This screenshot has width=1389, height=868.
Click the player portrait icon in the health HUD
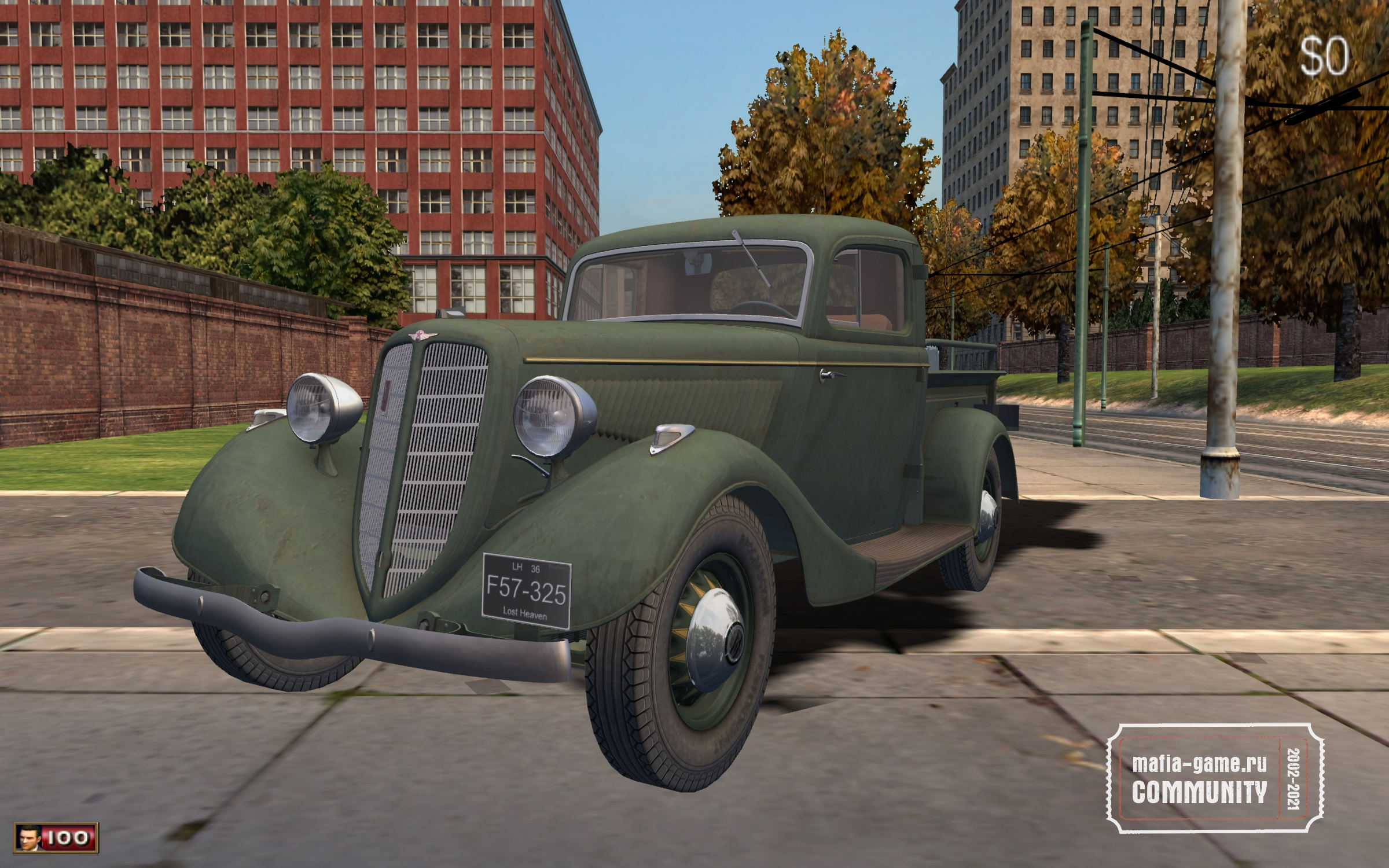[x=28, y=837]
